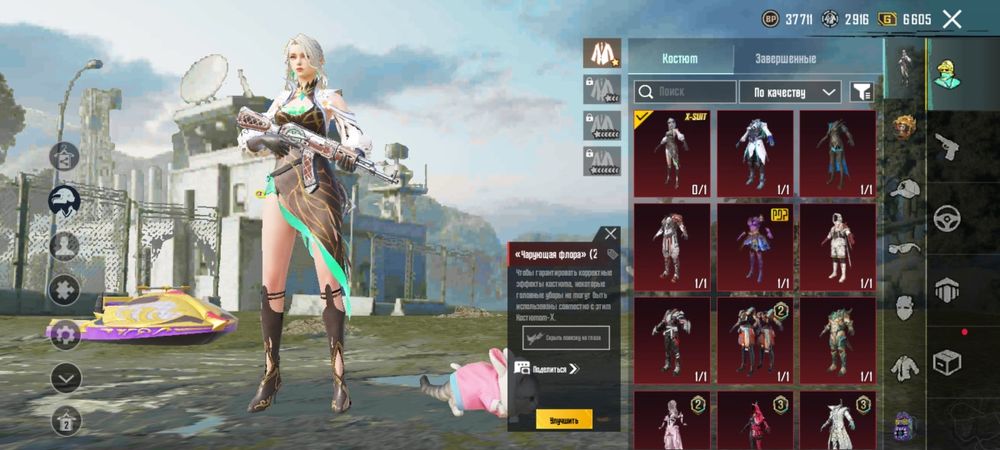Open the supply crate category
1000x450 pixels.
click(947, 360)
